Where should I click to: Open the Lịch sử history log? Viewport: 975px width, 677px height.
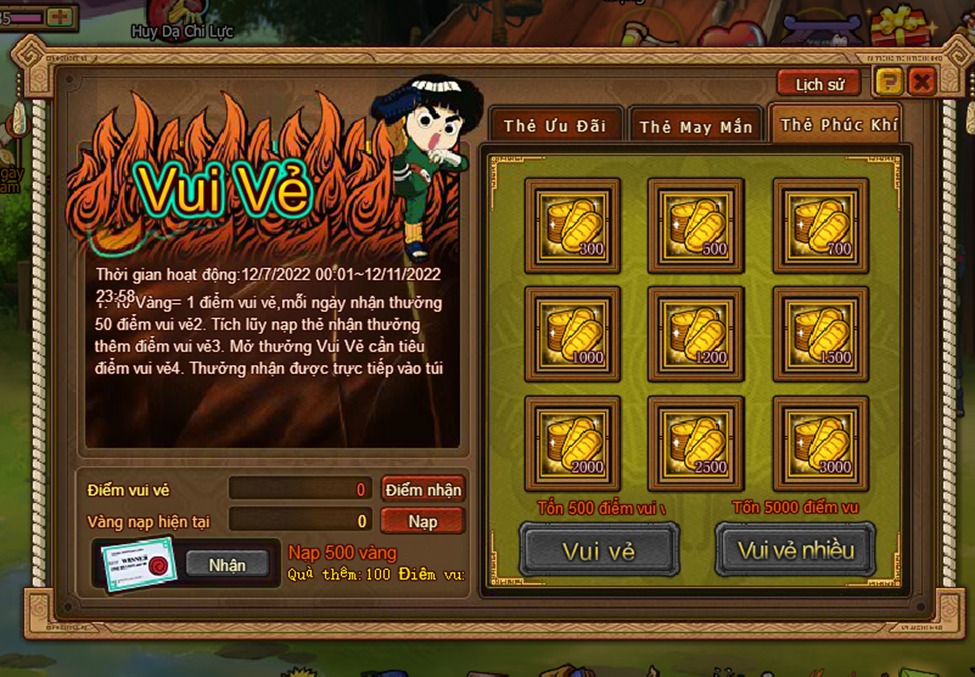(x=819, y=84)
